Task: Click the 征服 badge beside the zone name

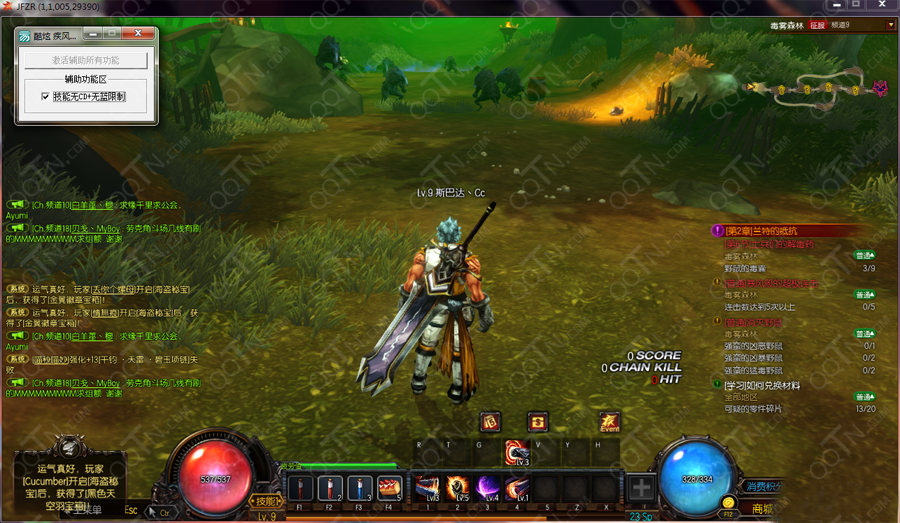Action: [x=817, y=25]
